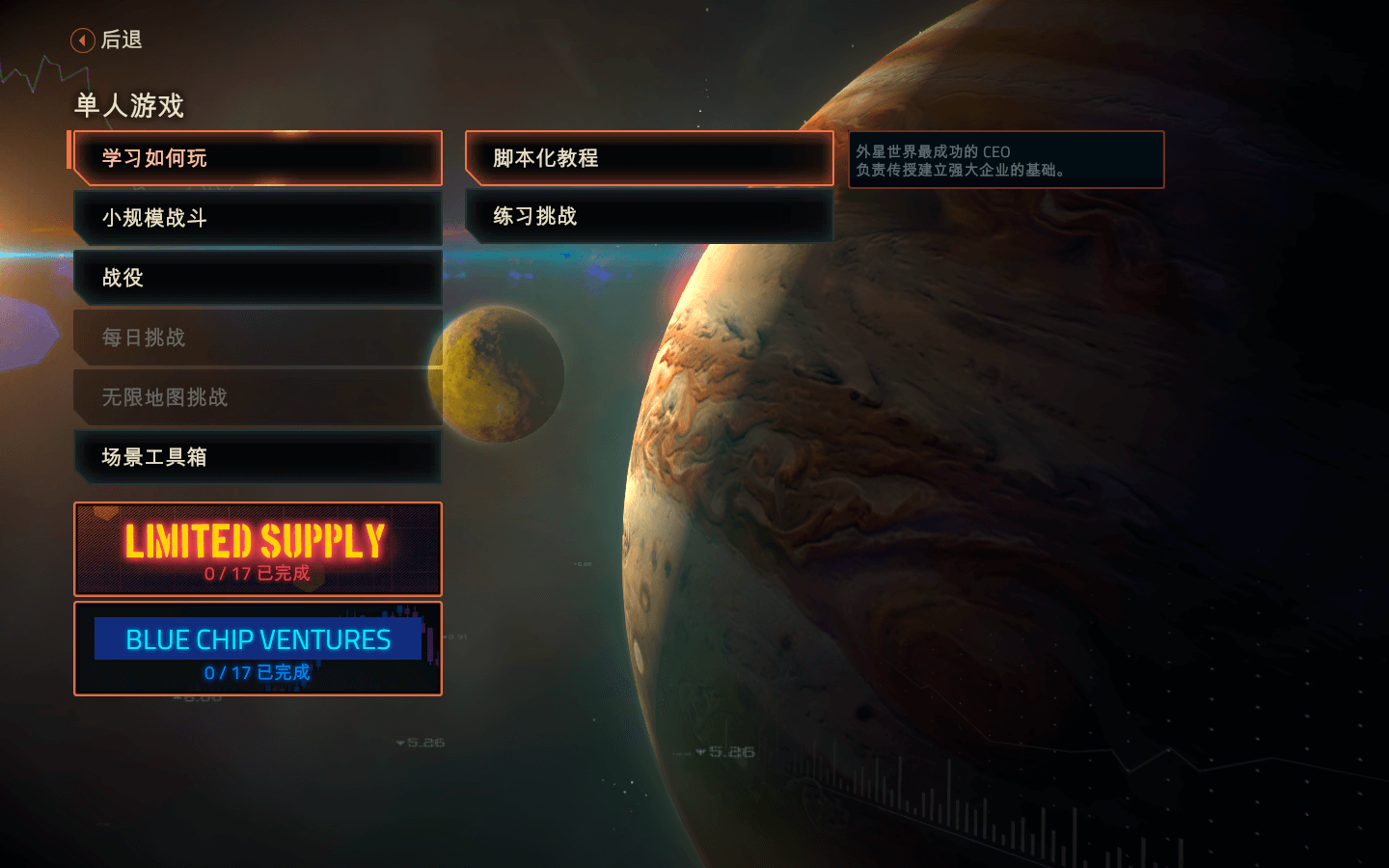Choose the 战役 campaign option
Image resolution: width=1389 pixels, height=868 pixels.
point(258,278)
